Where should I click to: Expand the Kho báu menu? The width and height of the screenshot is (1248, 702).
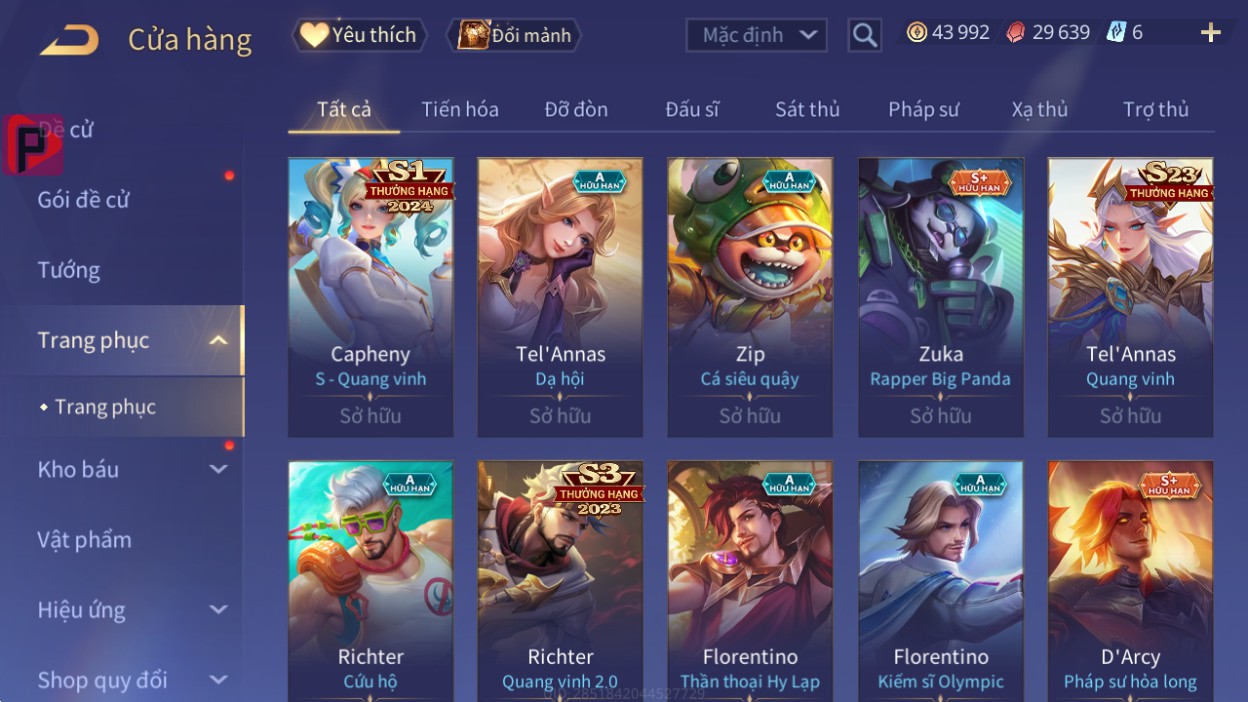click(x=130, y=469)
